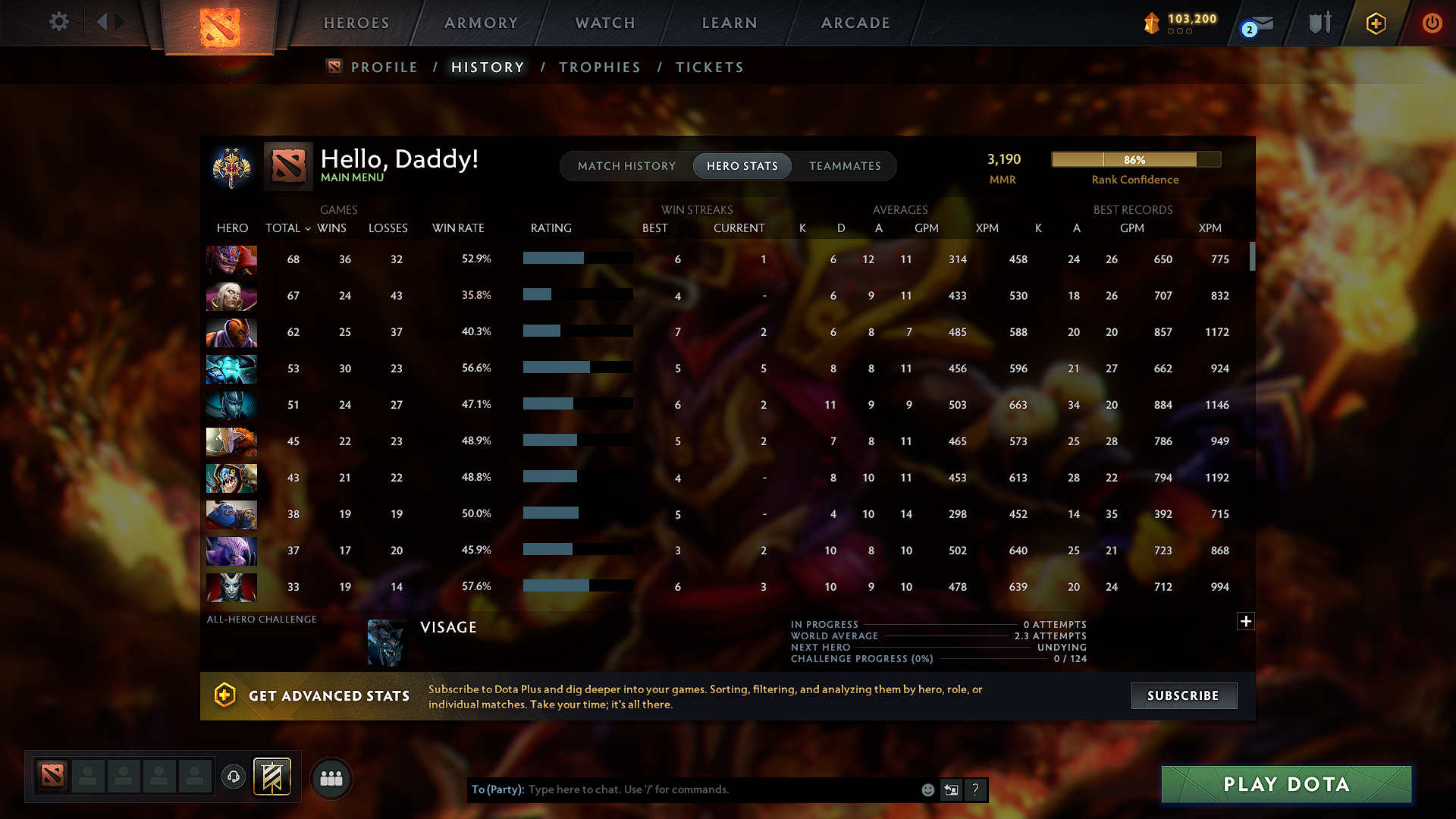1456x819 pixels.
Task: Select Anti-Mage's hero portrait in the stats list
Action: [231, 332]
